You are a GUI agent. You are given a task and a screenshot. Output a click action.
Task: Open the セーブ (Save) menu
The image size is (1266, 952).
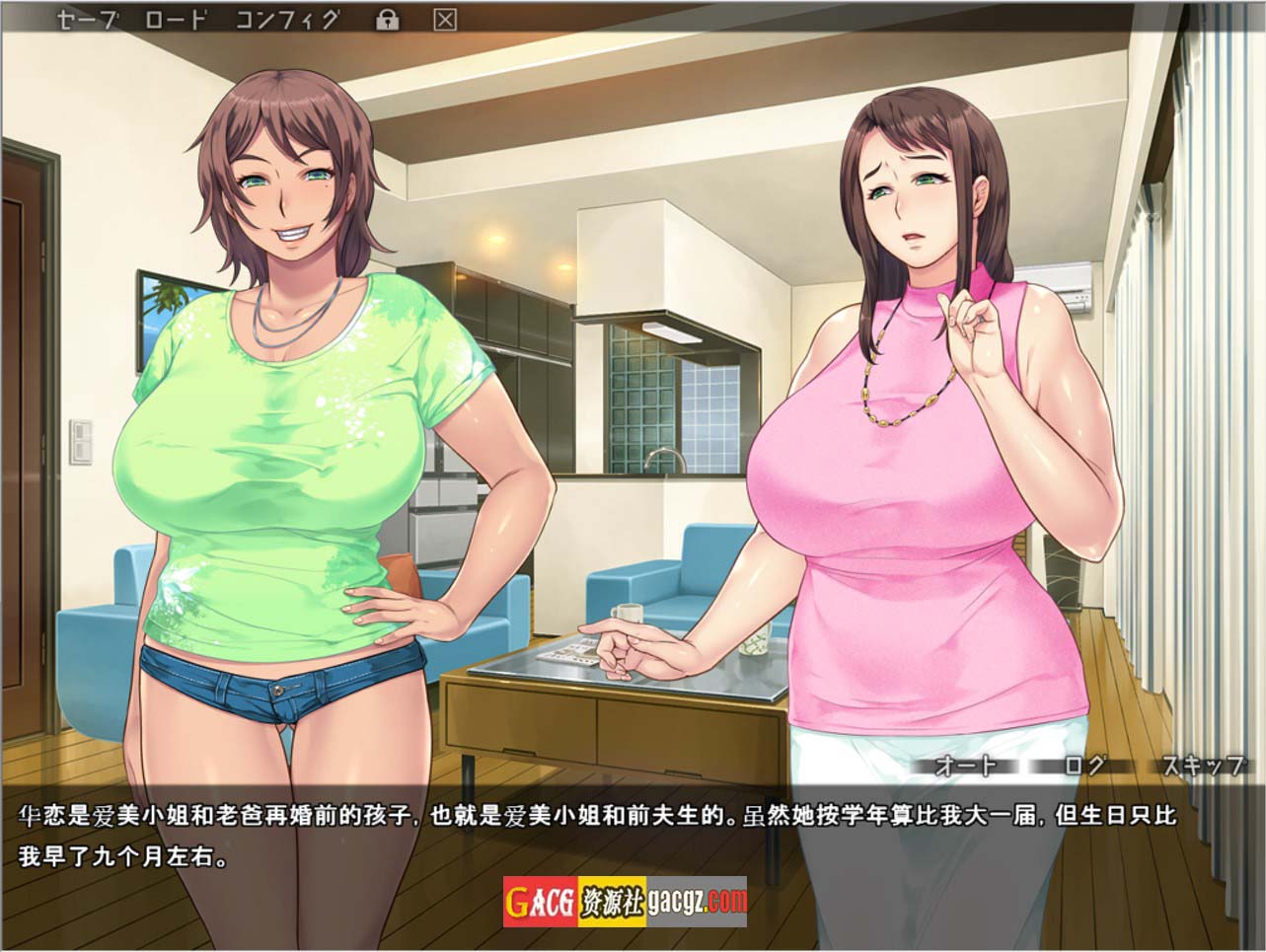click(87, 20)
